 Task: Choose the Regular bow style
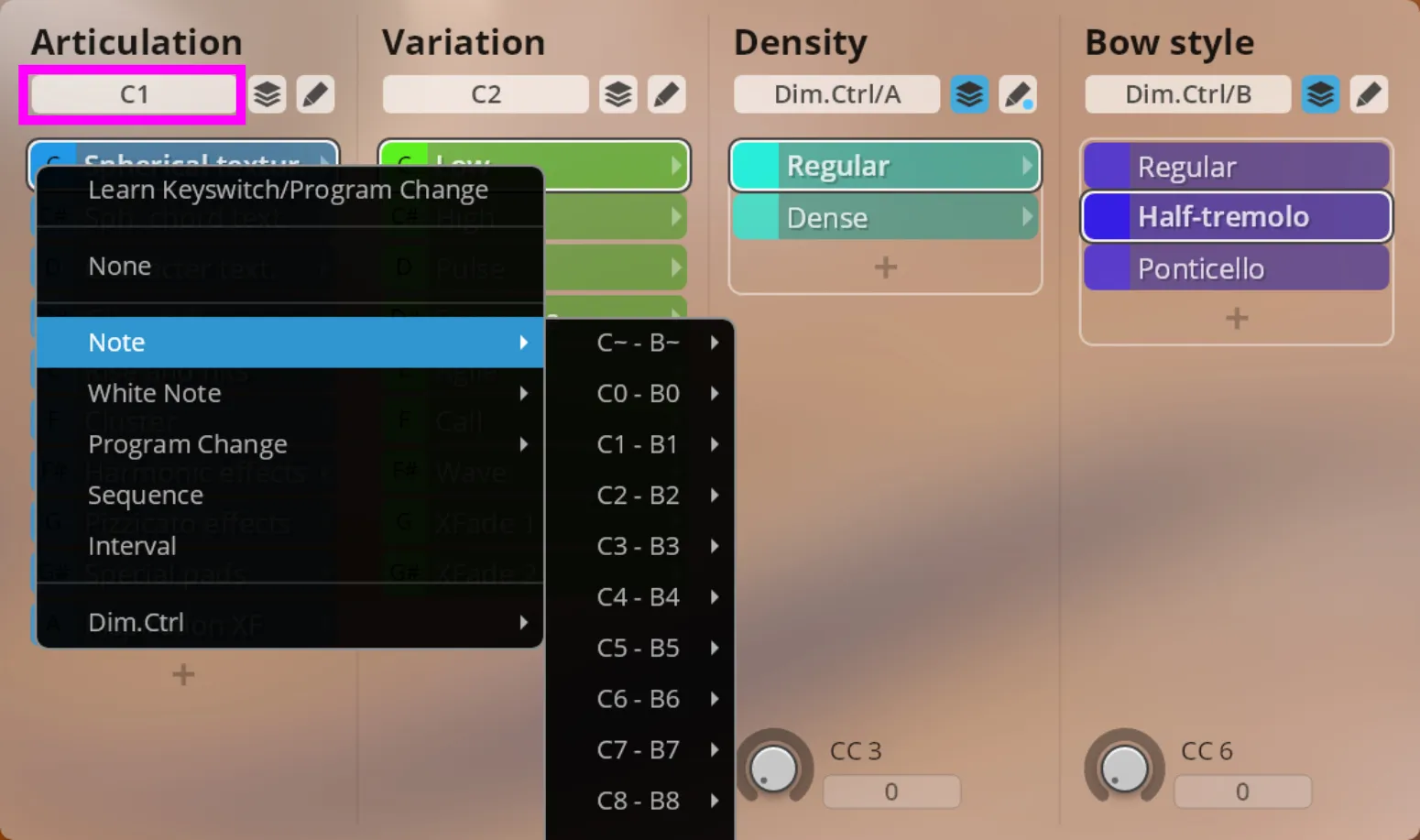[x=1237, y=167]
